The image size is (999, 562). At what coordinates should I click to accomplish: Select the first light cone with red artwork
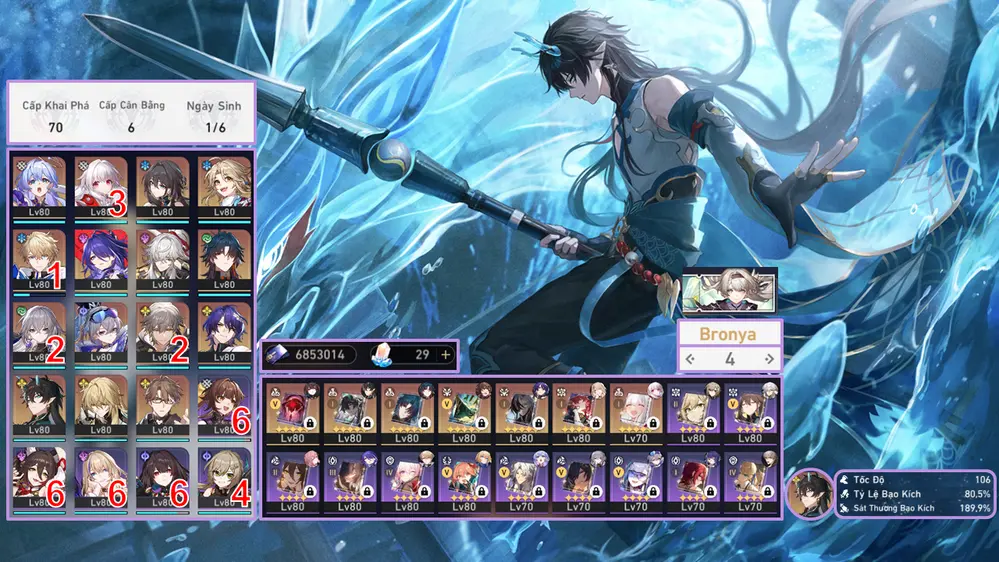294,409
